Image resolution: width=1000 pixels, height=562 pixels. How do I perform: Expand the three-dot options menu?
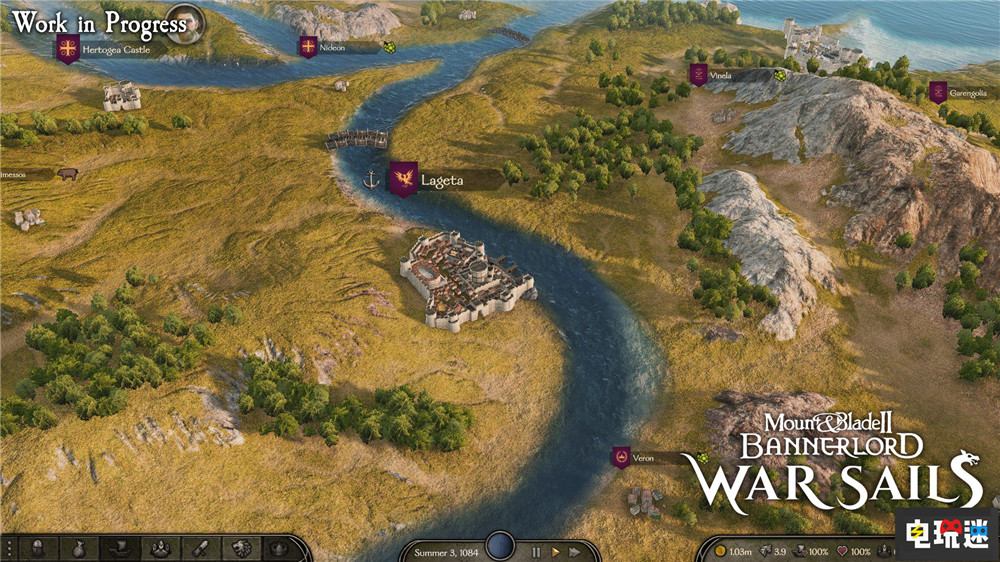[10, 548]
